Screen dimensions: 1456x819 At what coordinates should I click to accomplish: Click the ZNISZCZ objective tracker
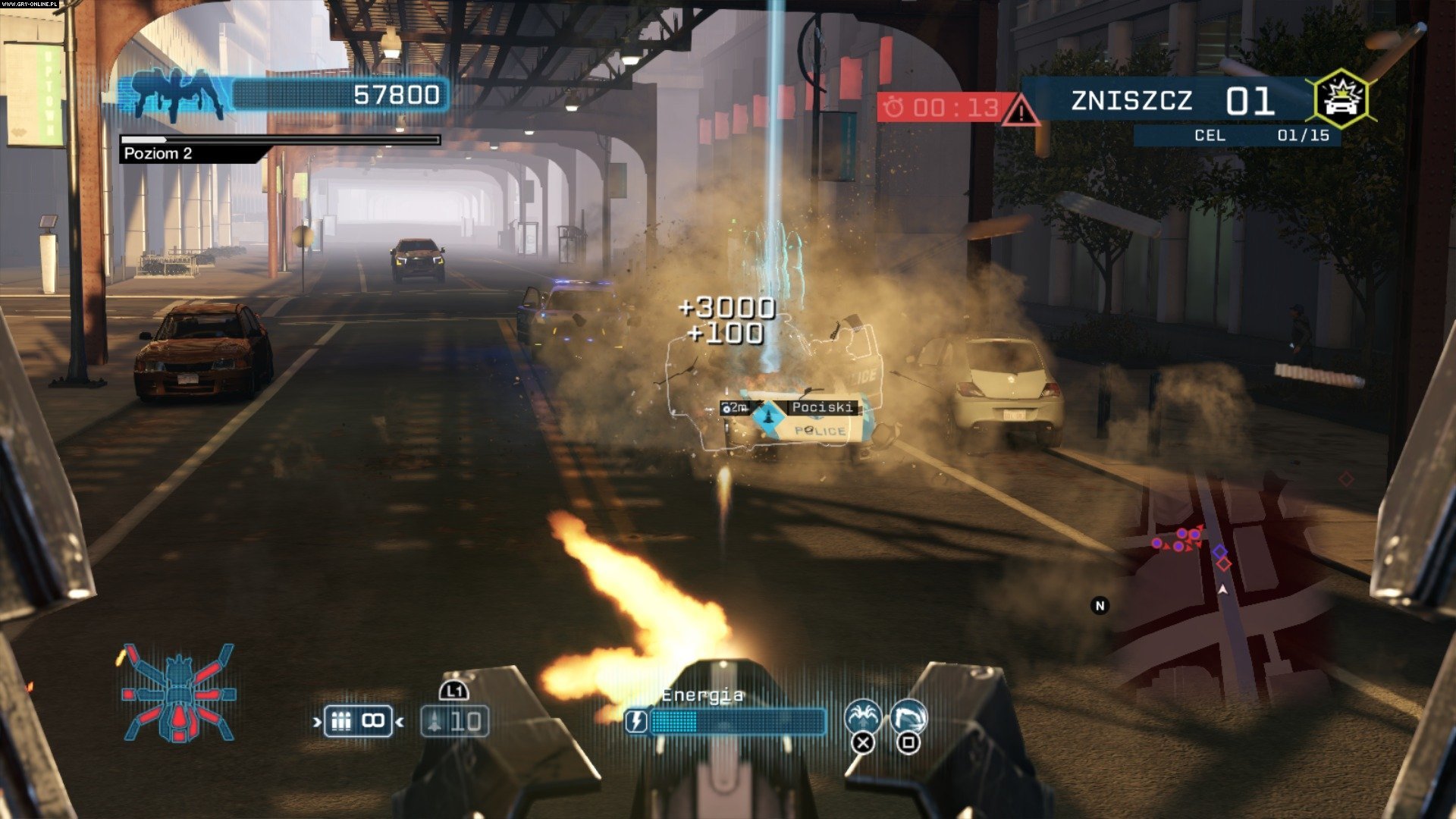pyautogui.click(x=1168, y=100)
